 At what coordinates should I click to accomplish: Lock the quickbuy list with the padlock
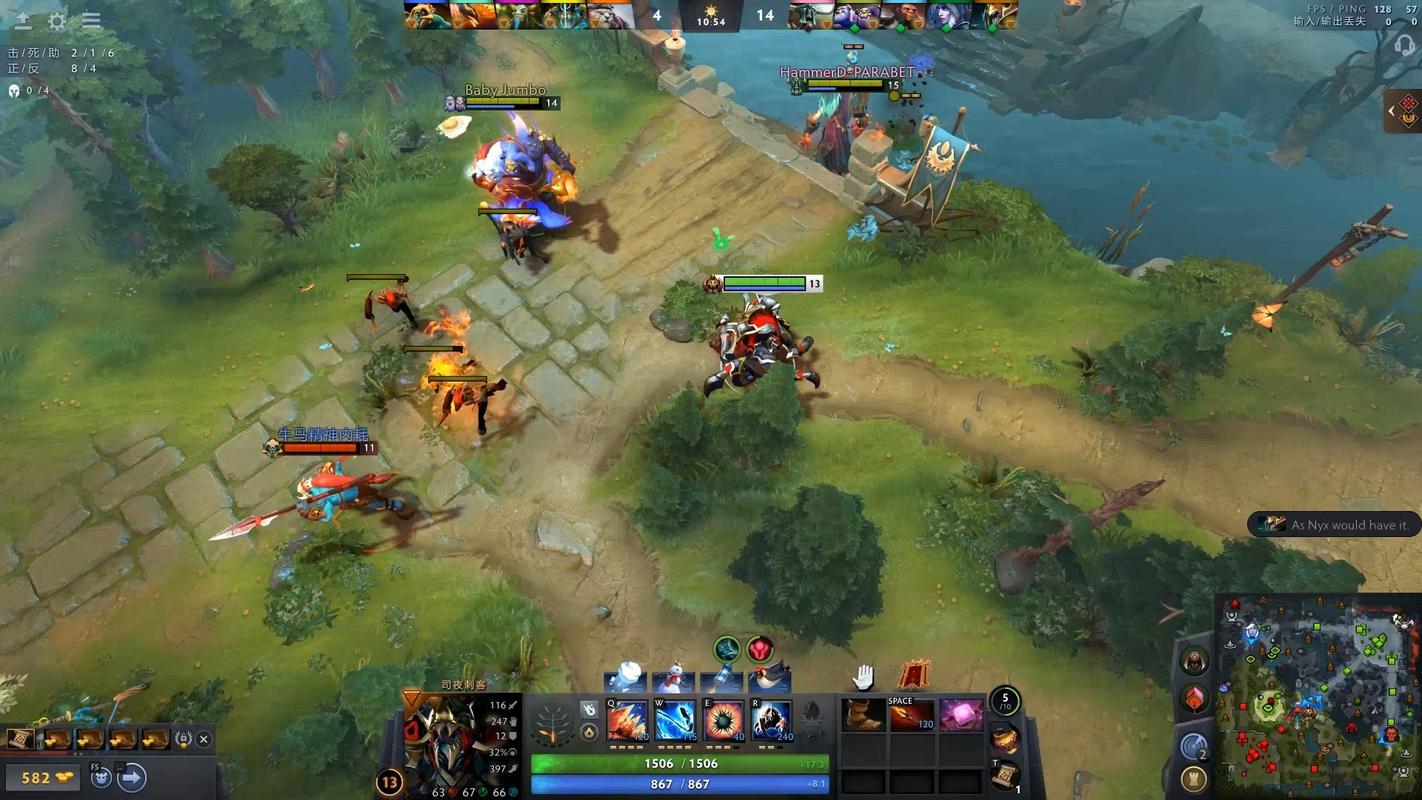(183, 738)
